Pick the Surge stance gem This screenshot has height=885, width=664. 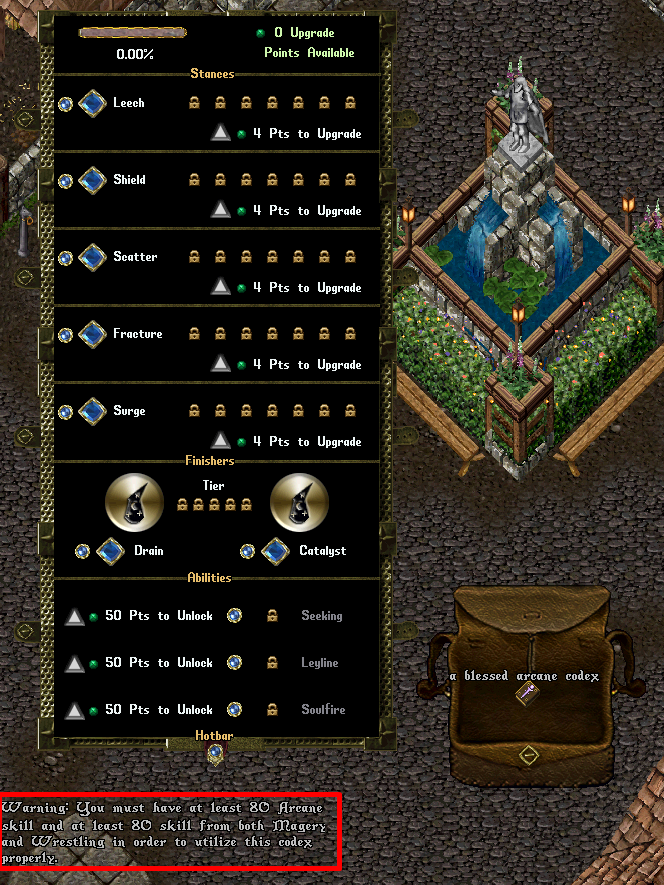point(92,411)
